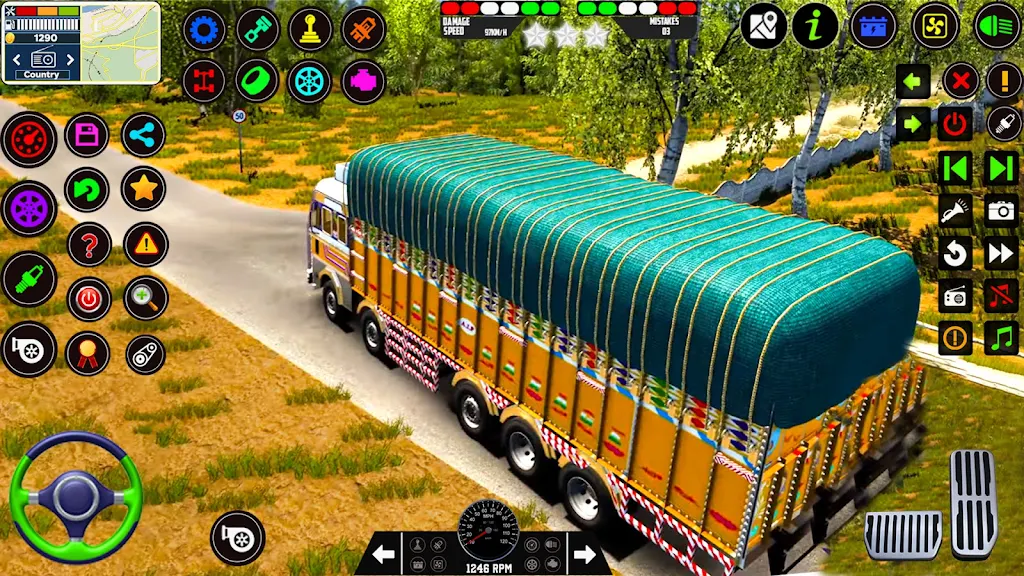This screenshot has height=576, width=1024.
Task: Step on the accelerator pedal
Action: (973, 503)
